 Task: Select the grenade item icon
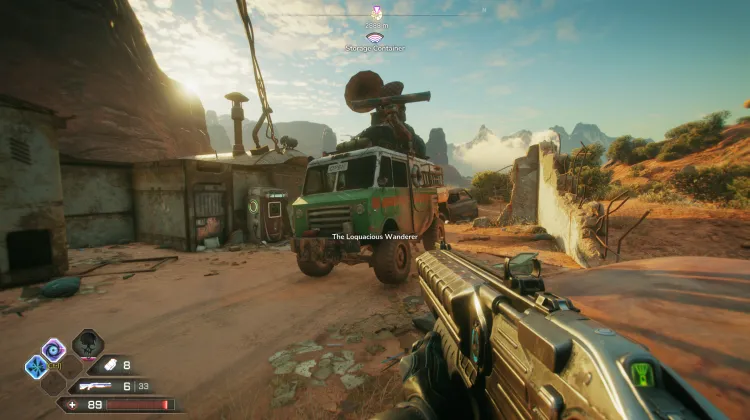coord(105,366)
